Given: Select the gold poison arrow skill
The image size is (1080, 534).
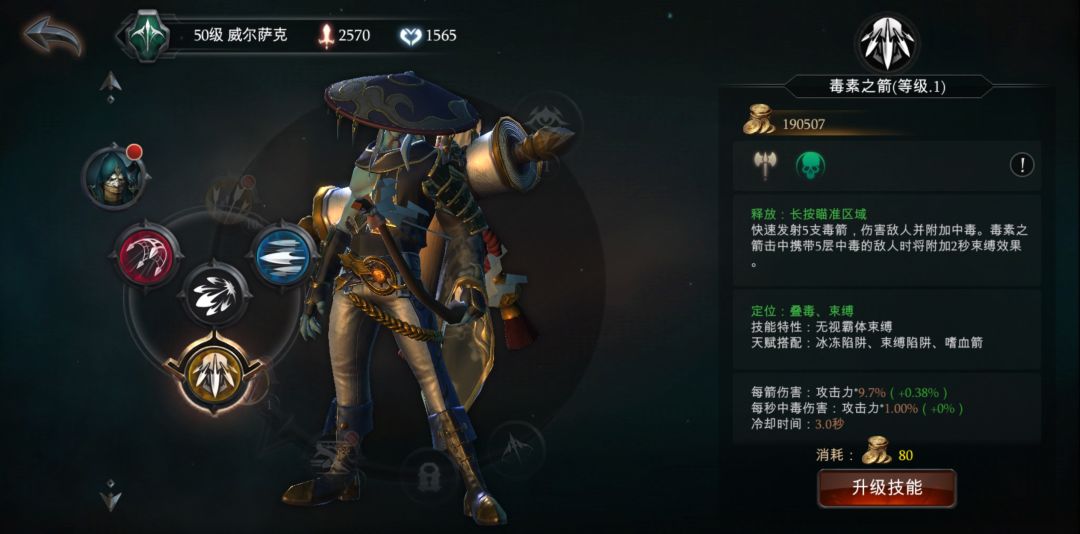Looking at the screenshot, I should tap(215, 373).
